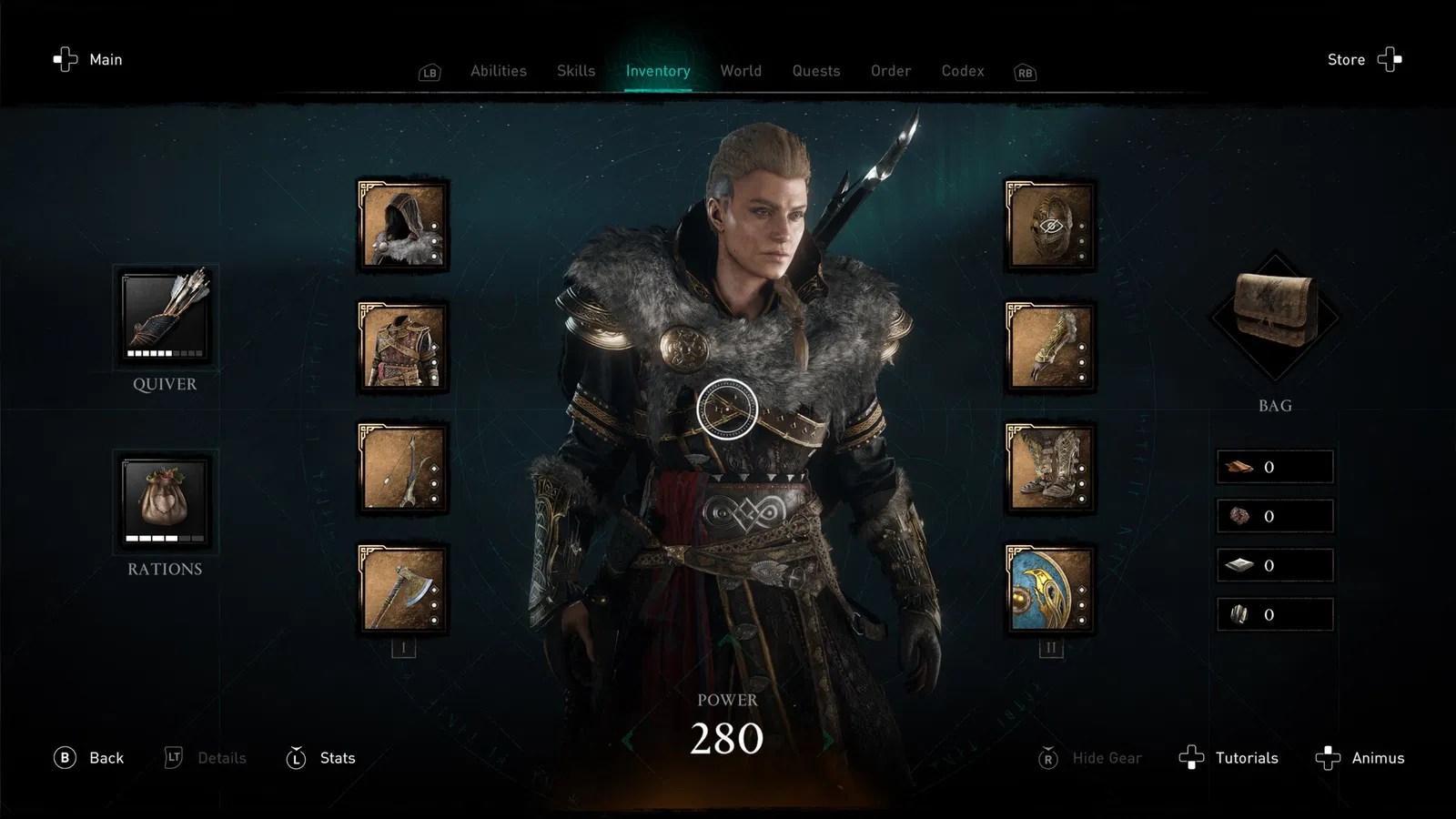This screenshot has height=819, width=1456.
Task: Select the shield in weapon slot II
Action: pos(1049,590)
